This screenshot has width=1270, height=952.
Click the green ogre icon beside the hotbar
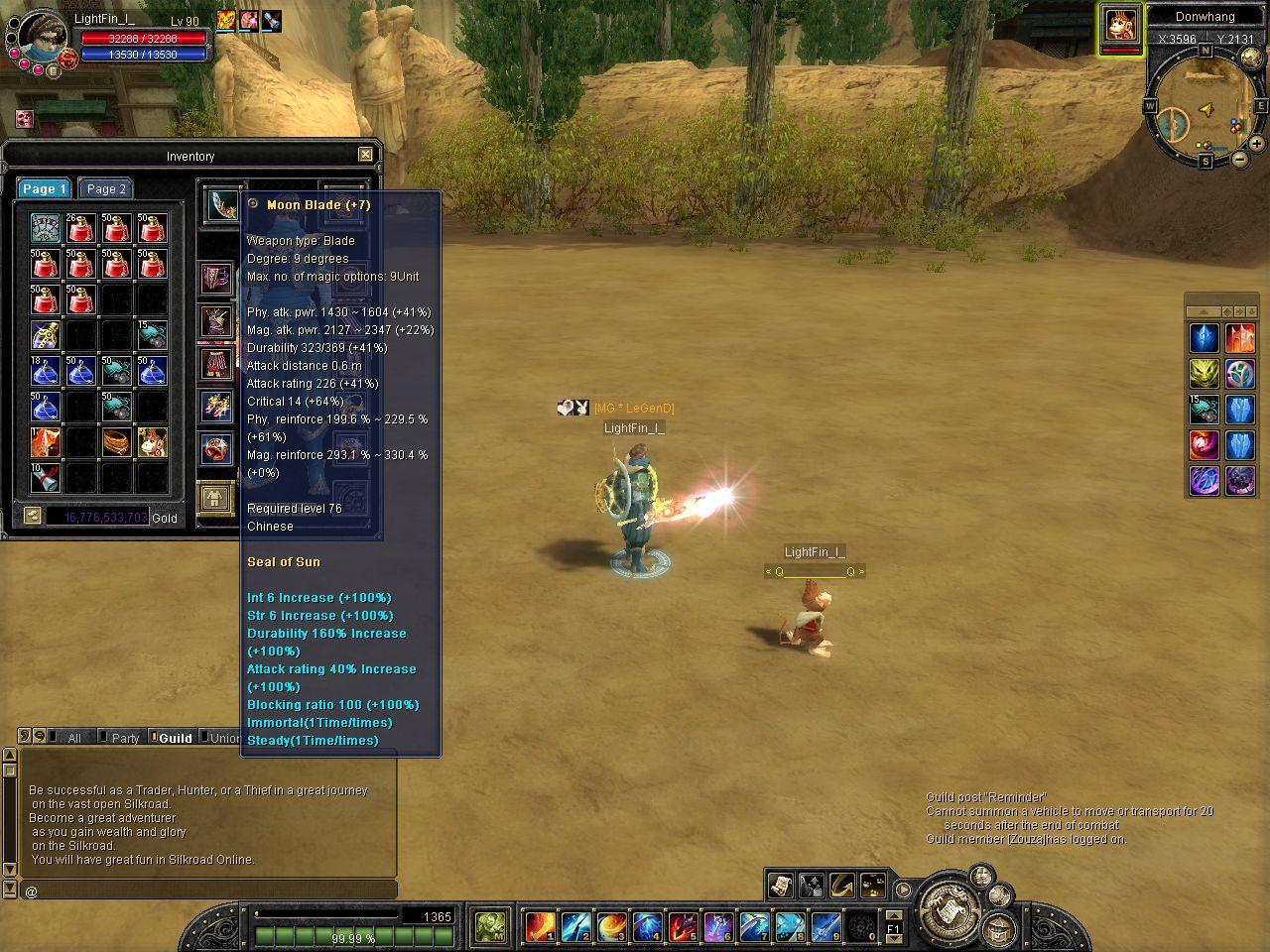490,926
